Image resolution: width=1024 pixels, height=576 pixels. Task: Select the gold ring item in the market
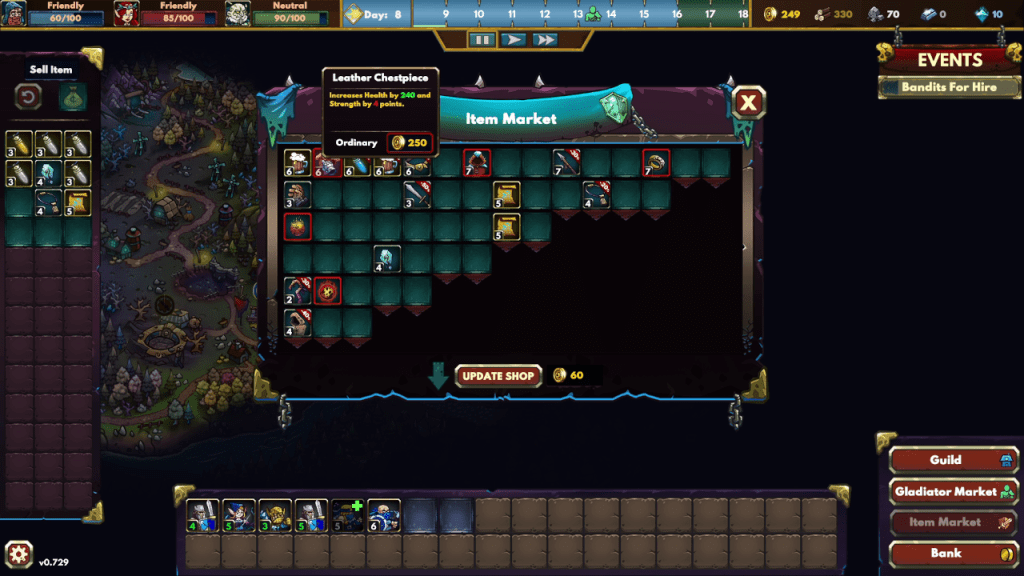pos(656,162)
